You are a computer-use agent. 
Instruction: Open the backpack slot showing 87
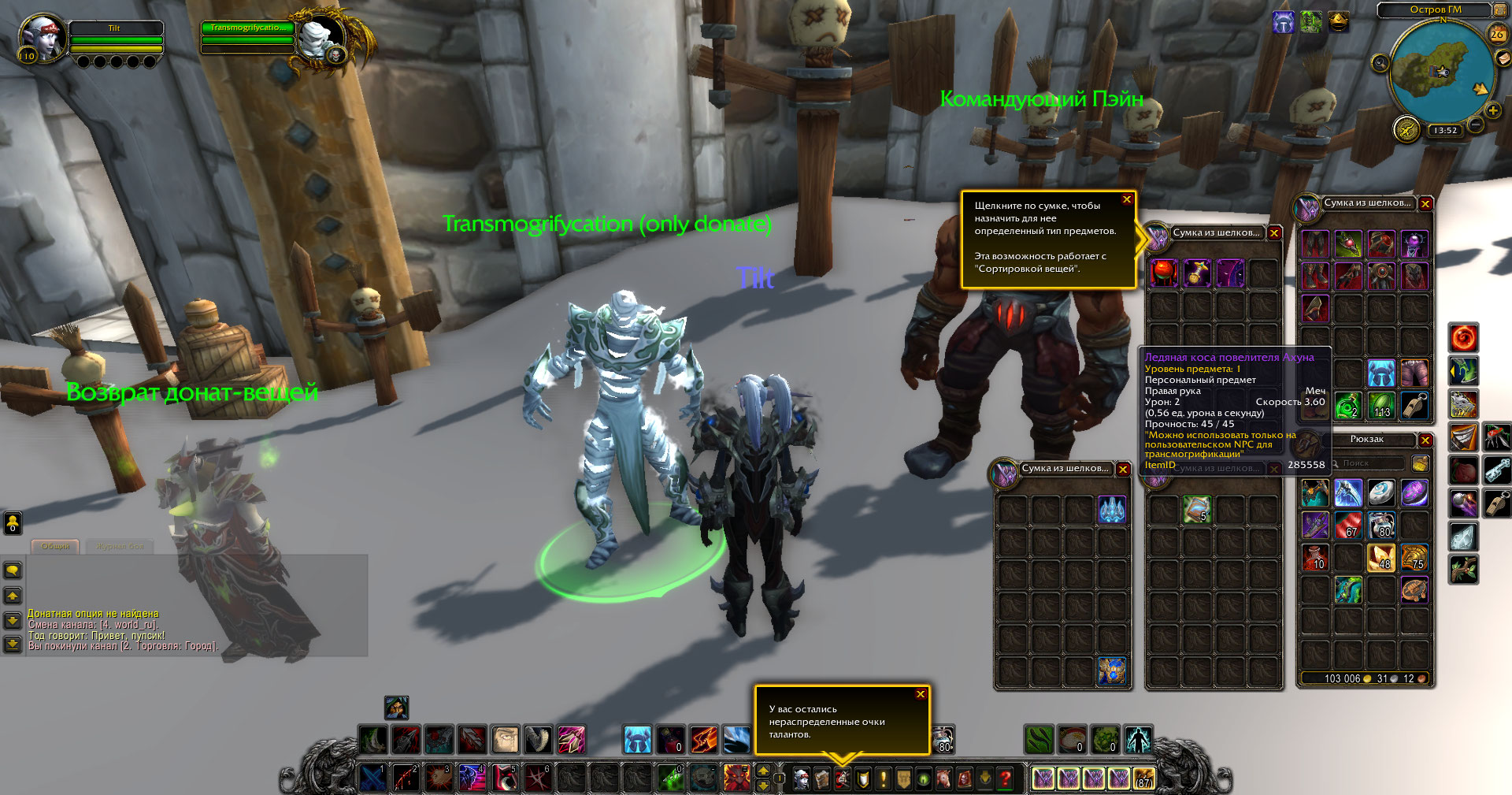[1143, 778]
